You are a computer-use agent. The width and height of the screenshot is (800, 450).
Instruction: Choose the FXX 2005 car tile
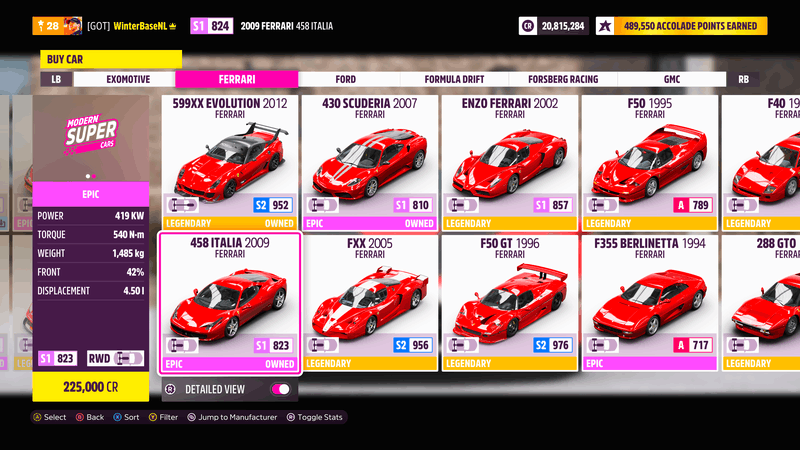370,302
